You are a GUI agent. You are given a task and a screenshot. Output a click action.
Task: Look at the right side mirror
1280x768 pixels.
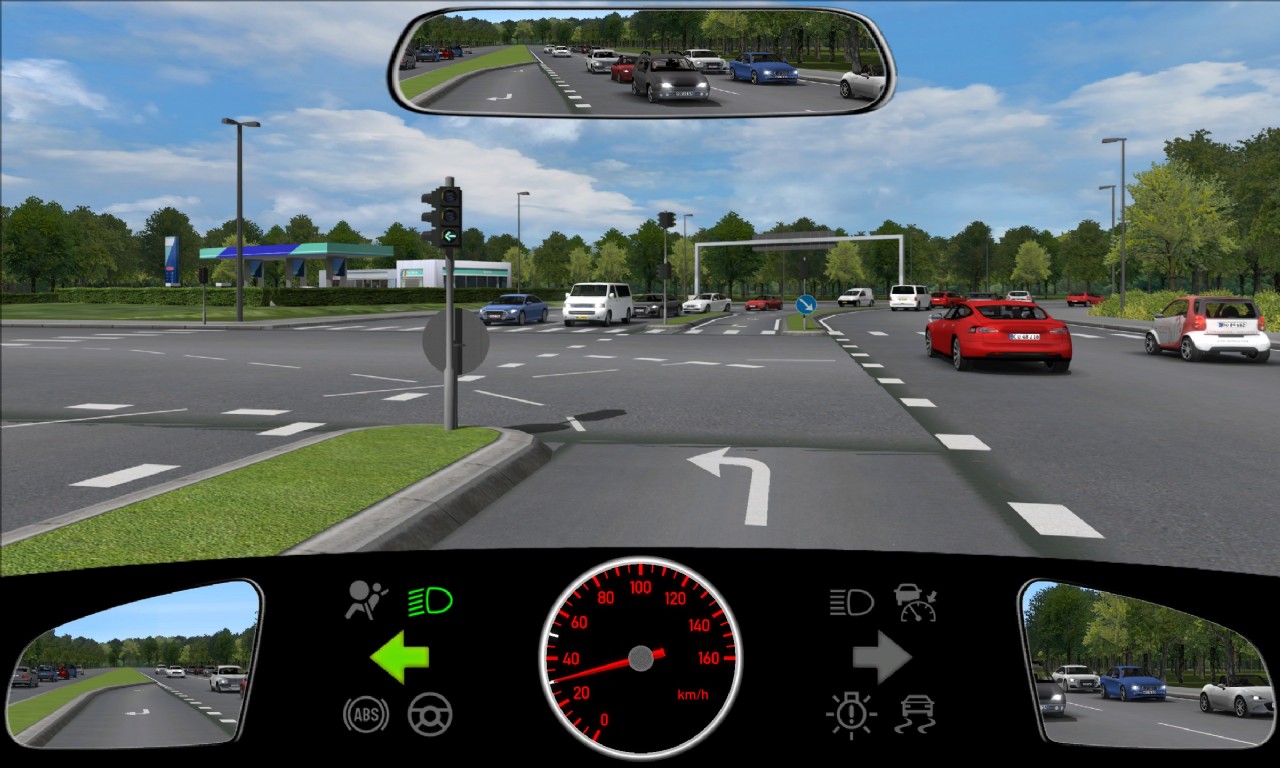pyautogui.click(x=1146, y=664)
